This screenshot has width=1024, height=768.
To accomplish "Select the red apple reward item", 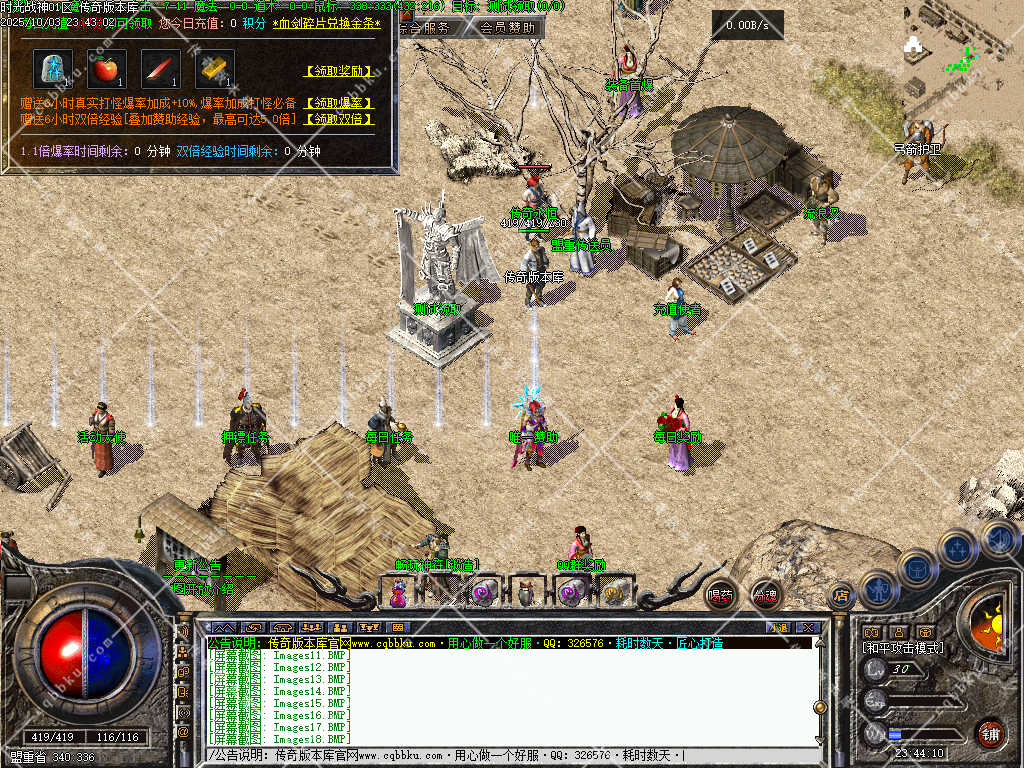I will coord(106,69).
